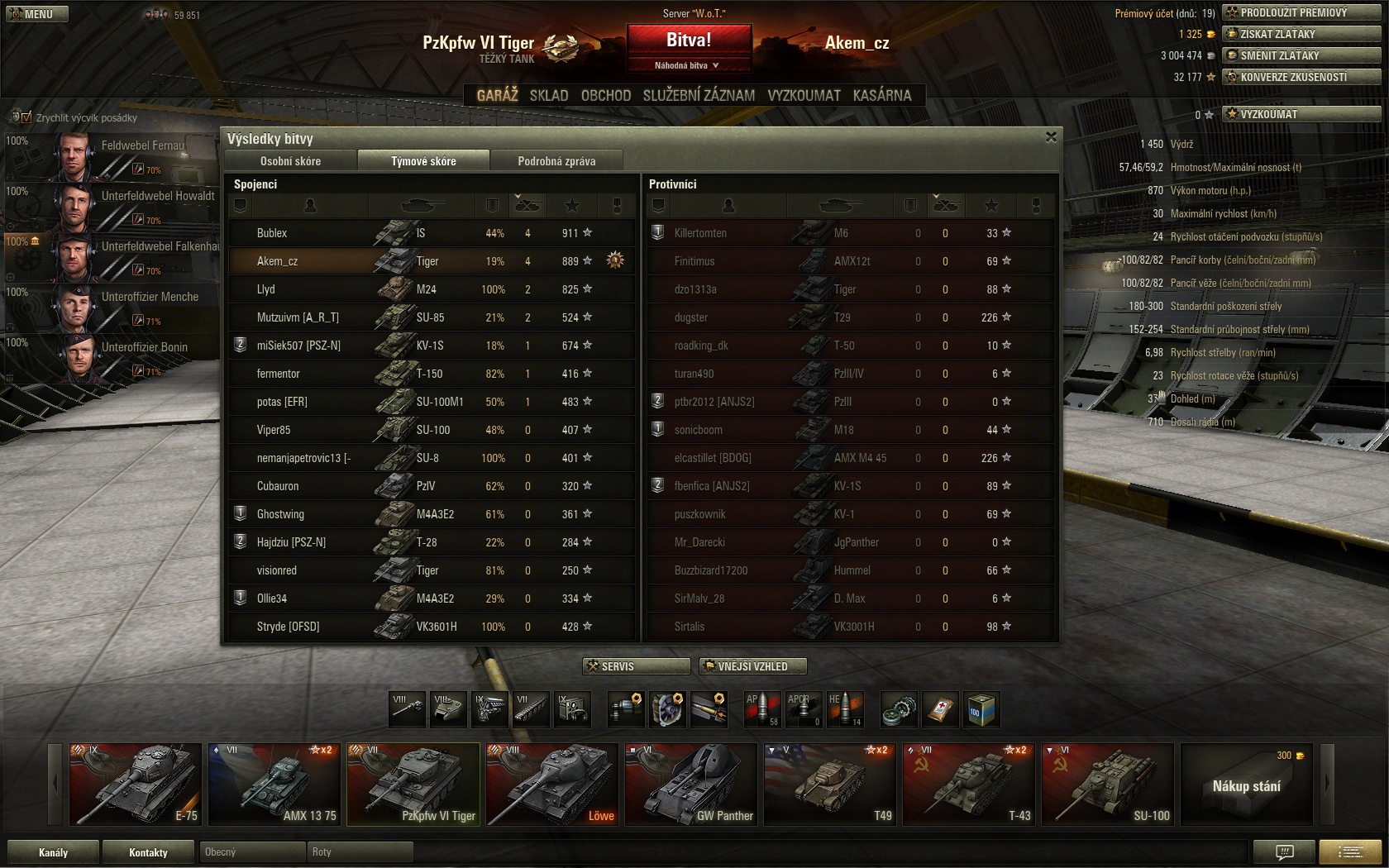Click the SERVIS button
Screen dimensions: 1389x868
click(x=637, y=666)
